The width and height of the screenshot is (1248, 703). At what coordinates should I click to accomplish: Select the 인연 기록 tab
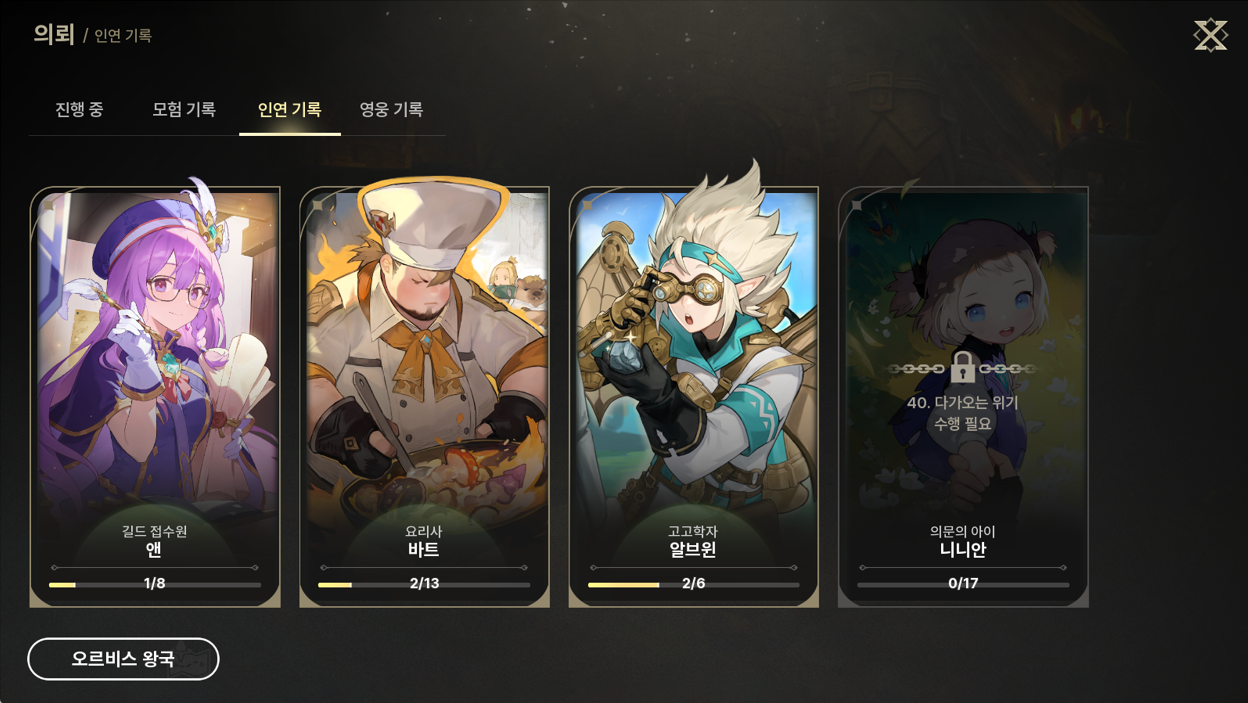(x=289, y=110)
